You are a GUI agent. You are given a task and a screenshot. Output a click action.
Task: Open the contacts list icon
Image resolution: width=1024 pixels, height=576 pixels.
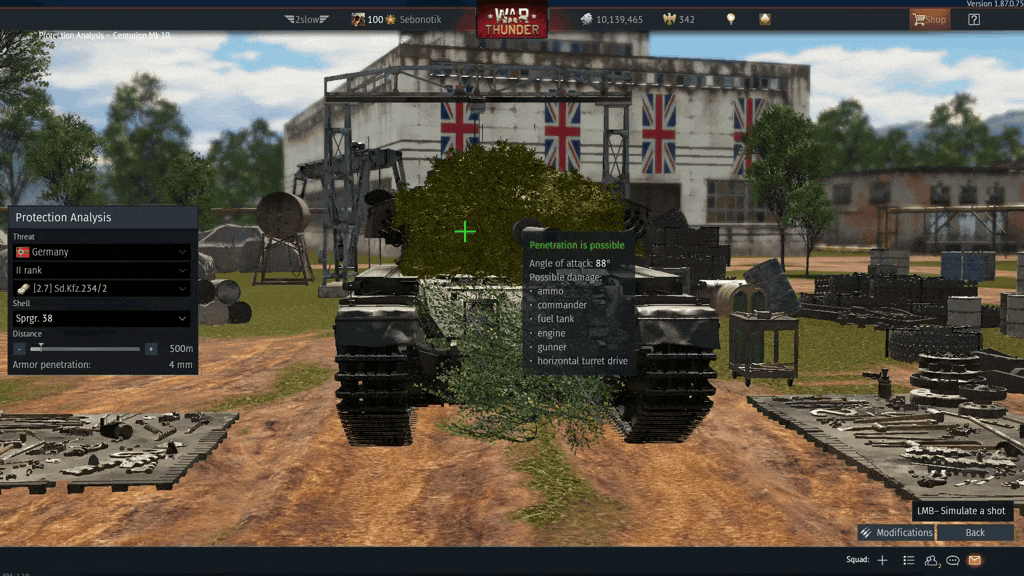pyautogui.click(x=909, y=560)
